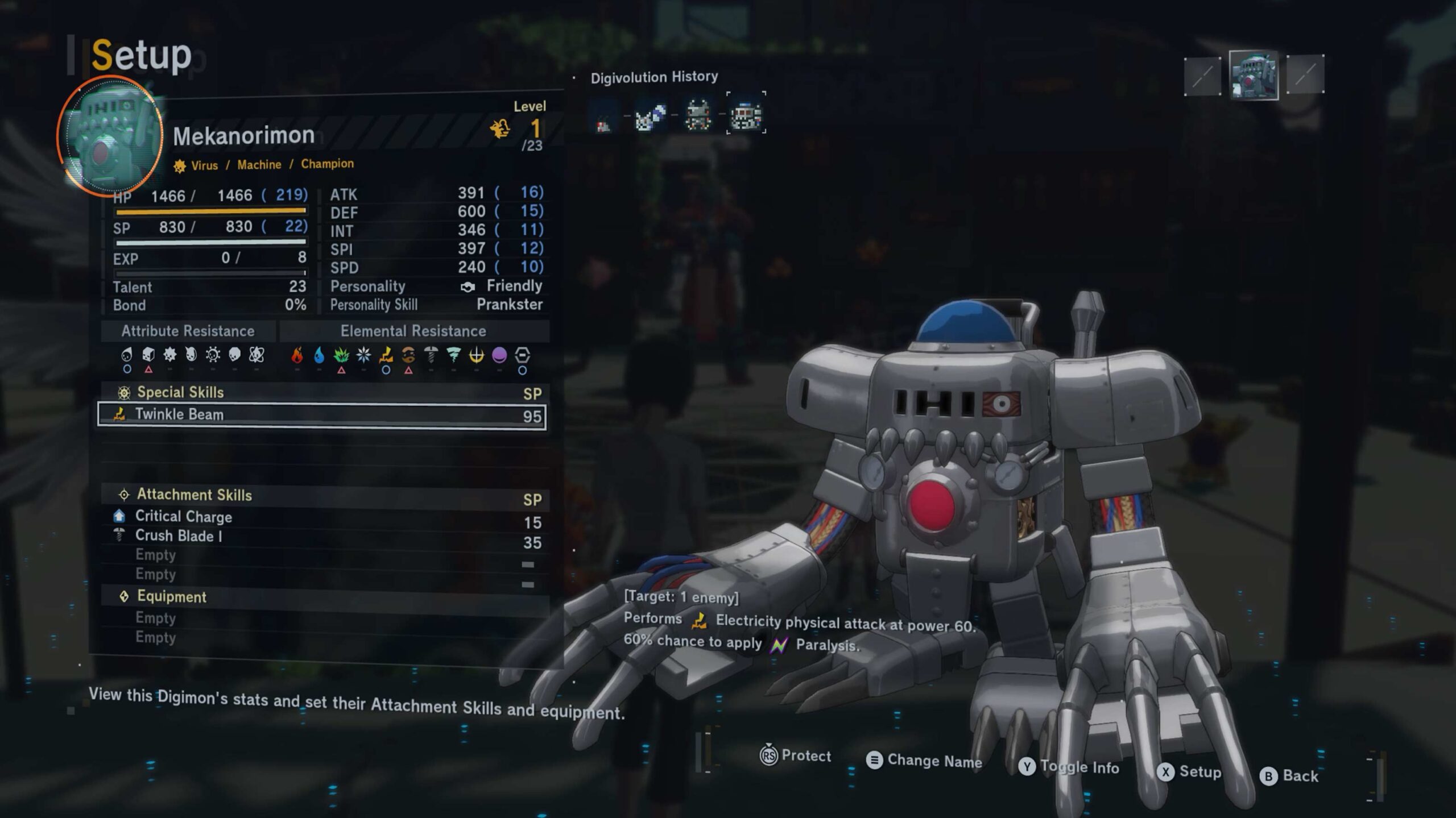Click the fire elemental resistance icon
The image size is (1456, 818).
pos(297,355)
